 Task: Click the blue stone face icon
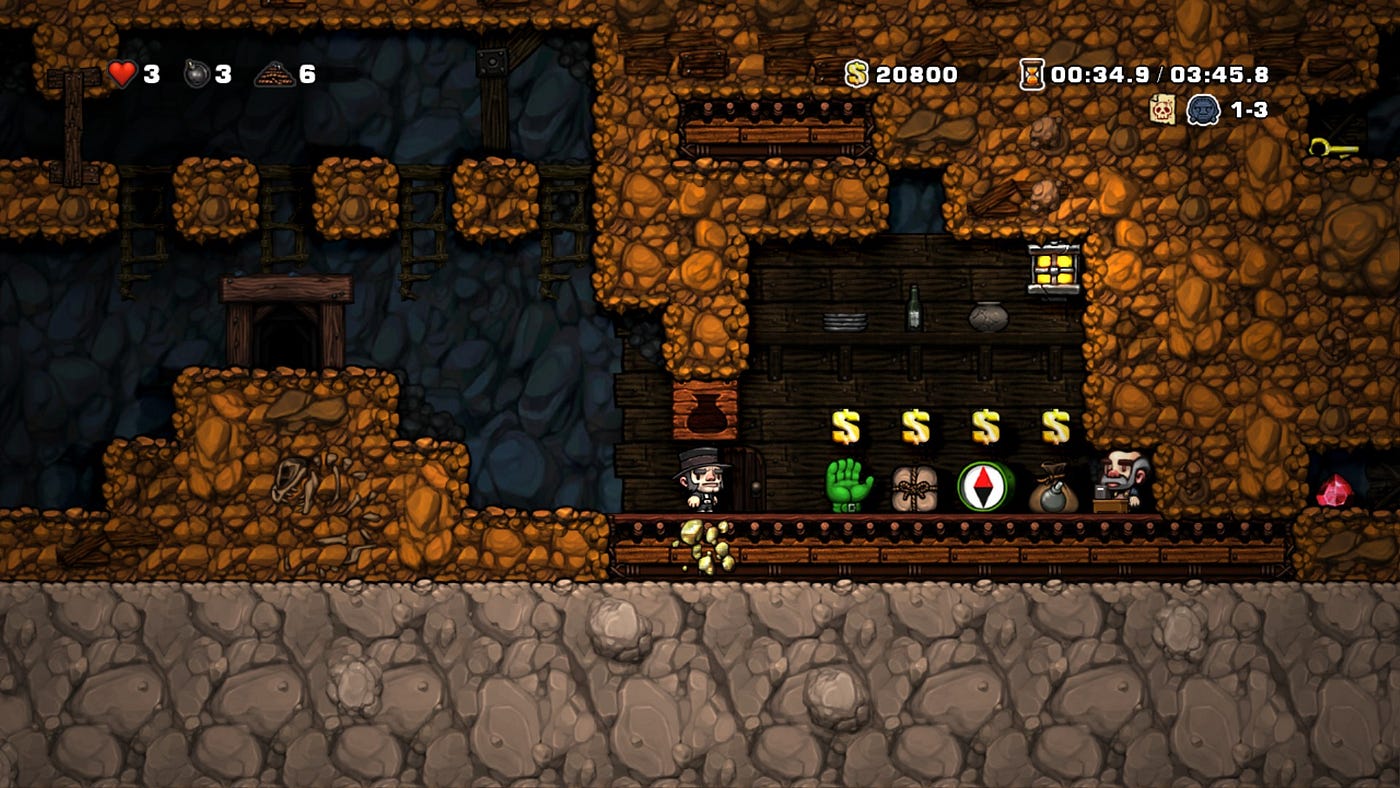[1203, 109]
